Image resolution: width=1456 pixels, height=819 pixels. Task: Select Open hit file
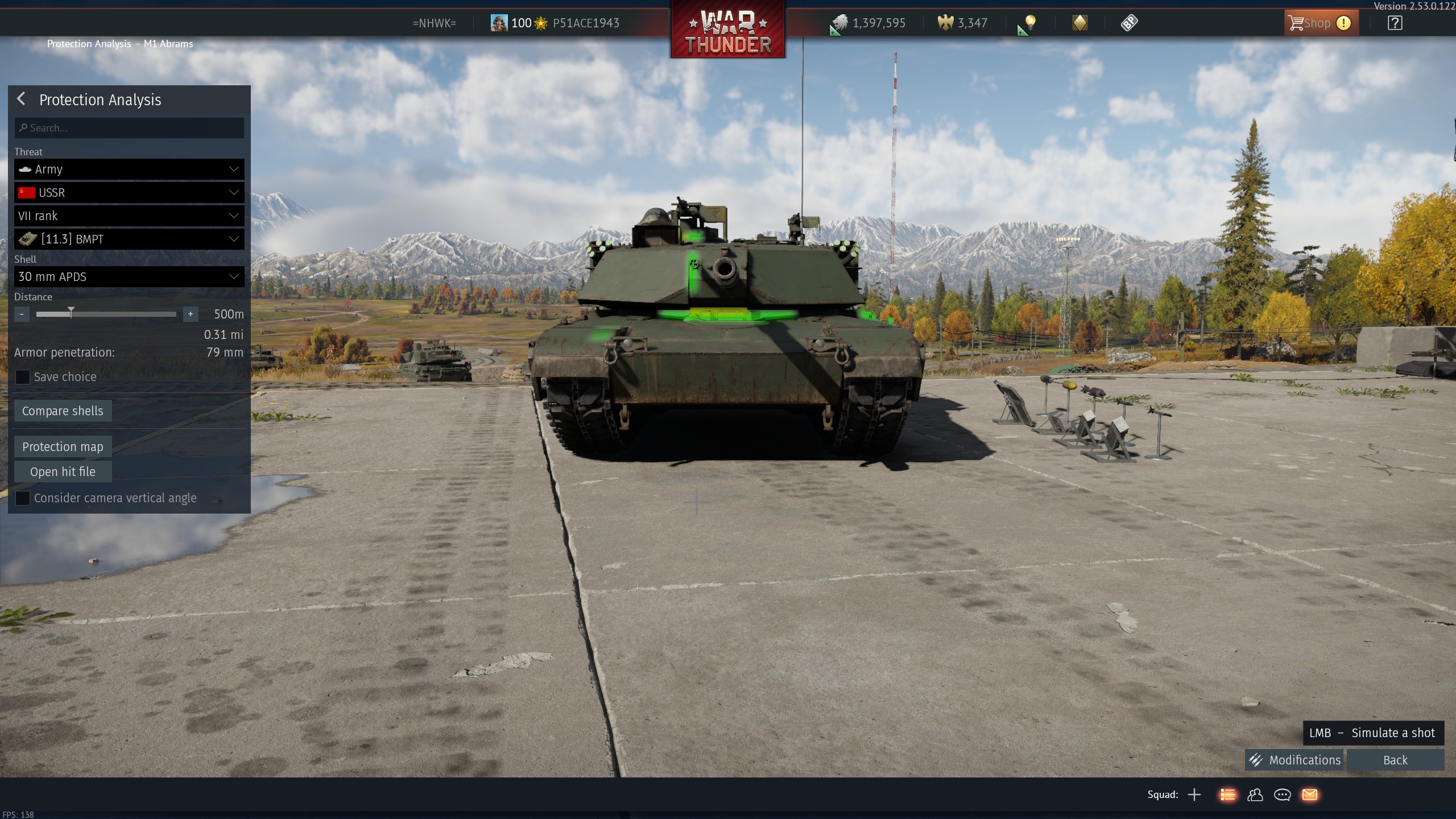(63, 472)
